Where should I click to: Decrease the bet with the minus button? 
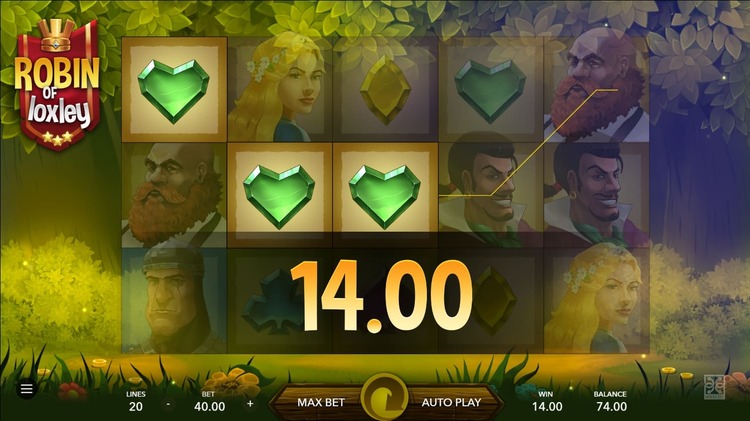click(x=167, y=405)
